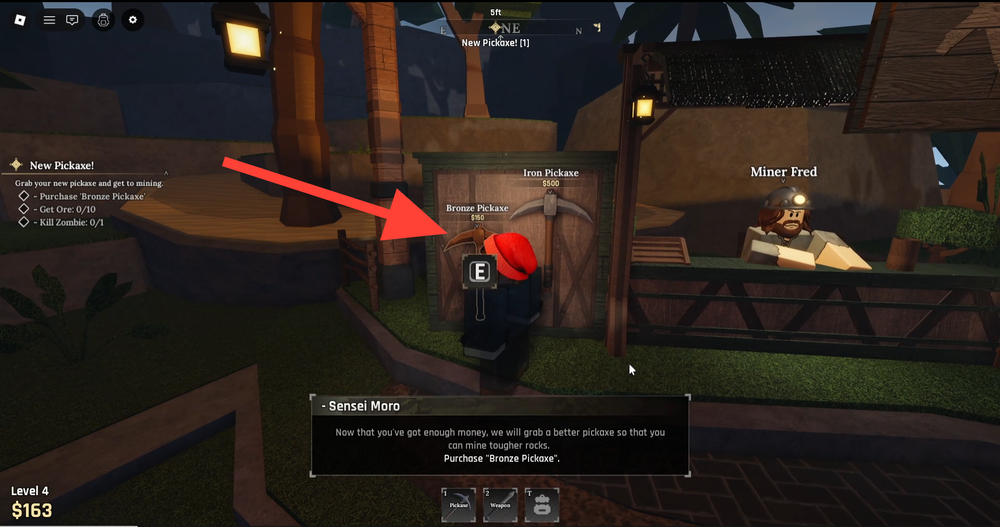Open the gear settings icon
Screen dimensions: 1000x527
[x=134, y=20]
